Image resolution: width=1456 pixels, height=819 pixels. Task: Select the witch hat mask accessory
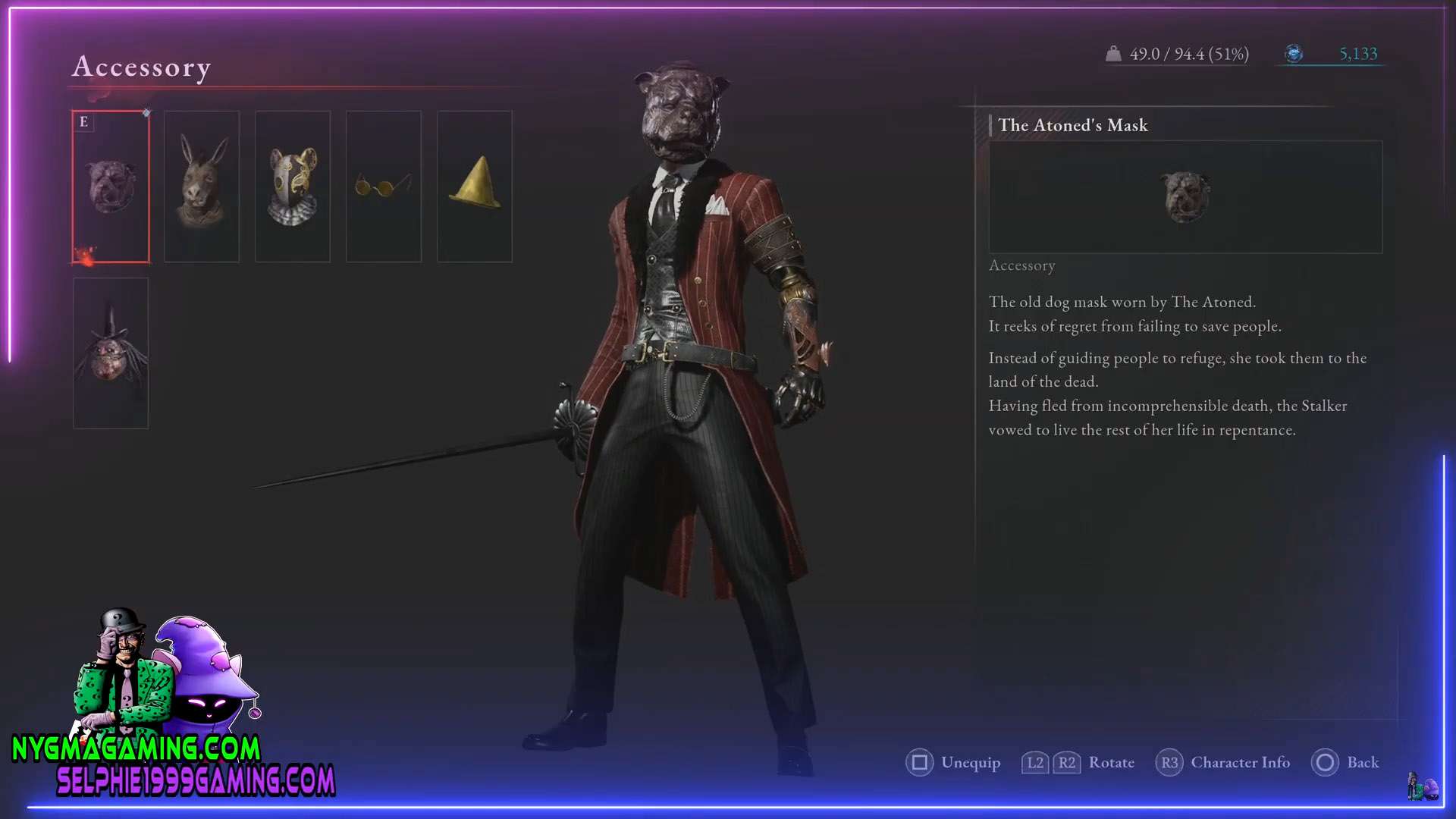[111, 353]
